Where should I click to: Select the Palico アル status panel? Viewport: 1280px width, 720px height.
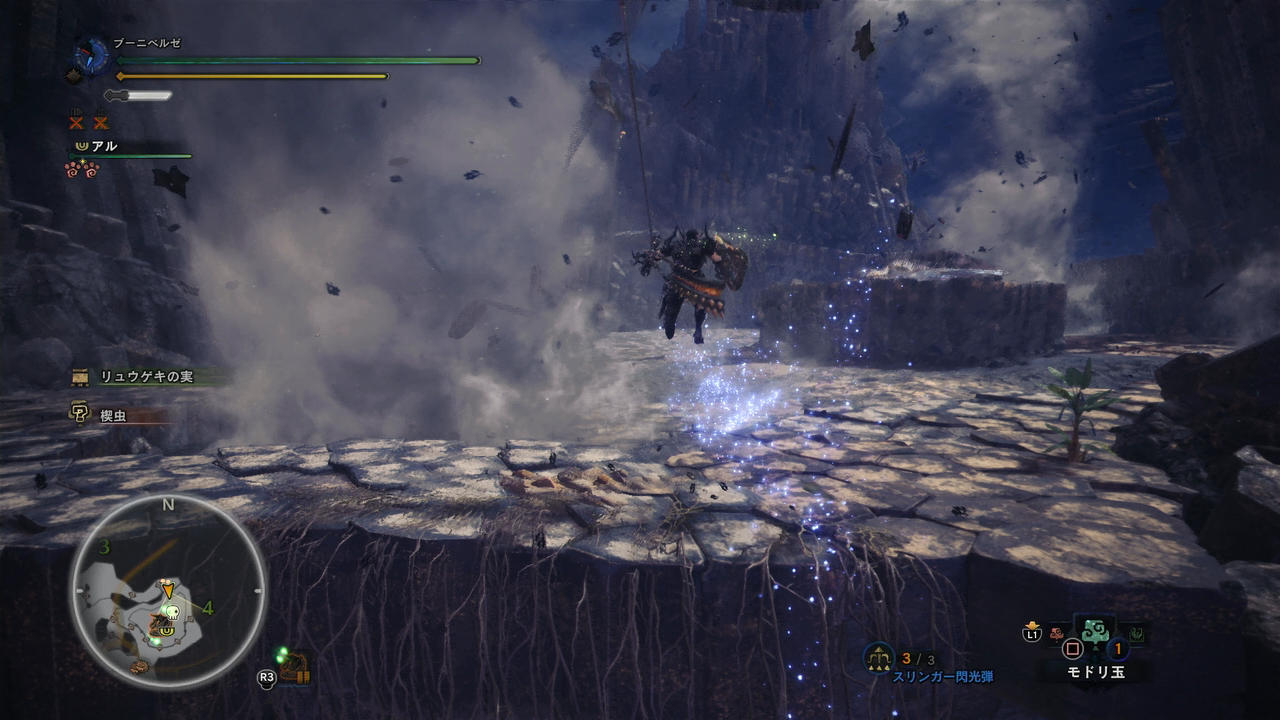[130, 147]
